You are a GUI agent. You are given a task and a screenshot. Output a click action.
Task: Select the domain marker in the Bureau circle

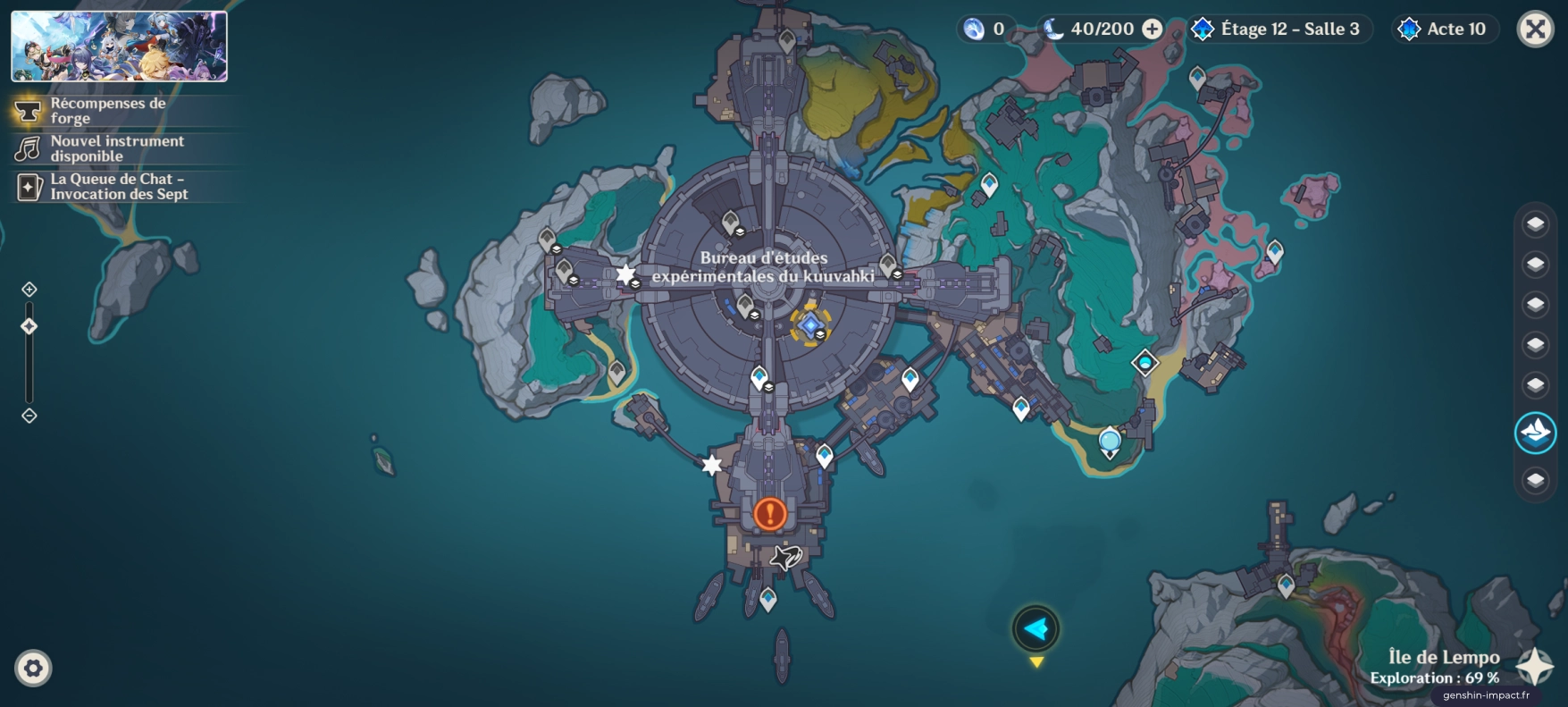(x=809, y=324)
